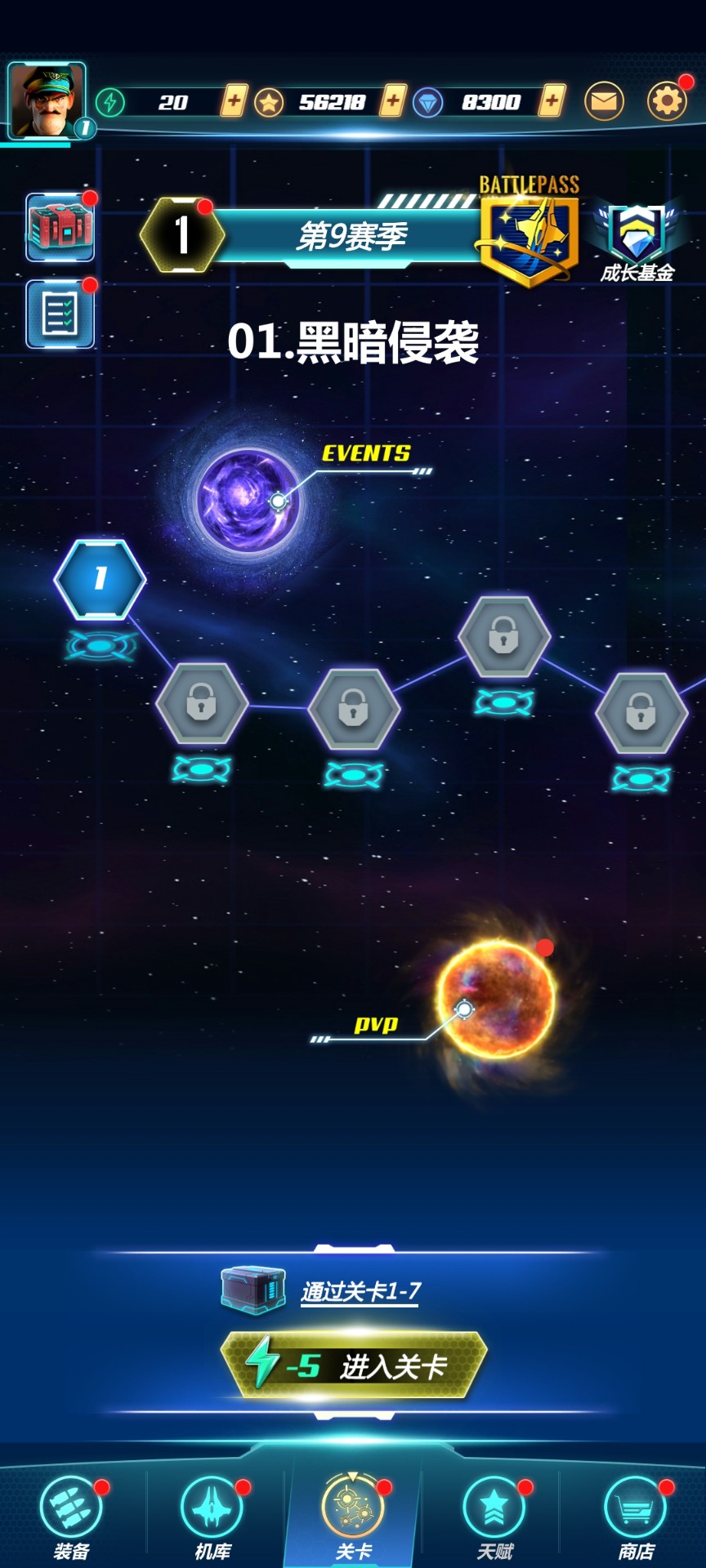Switch to the 装备 equipment tab
Image resolution: width=706 pixels, height=1568 pixels.
[x=71, y=1517]
